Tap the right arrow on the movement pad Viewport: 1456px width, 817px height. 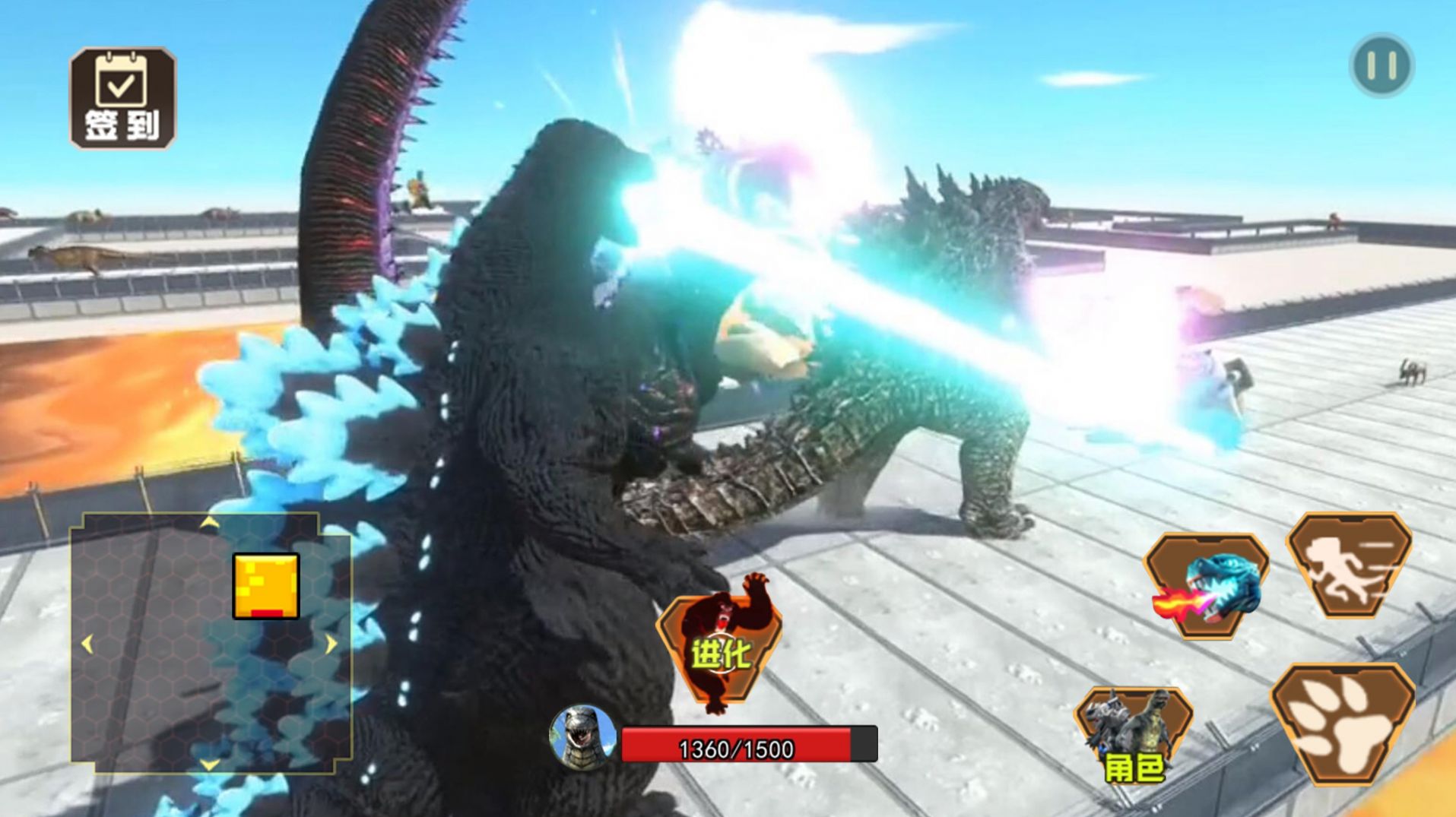point(331,644)
